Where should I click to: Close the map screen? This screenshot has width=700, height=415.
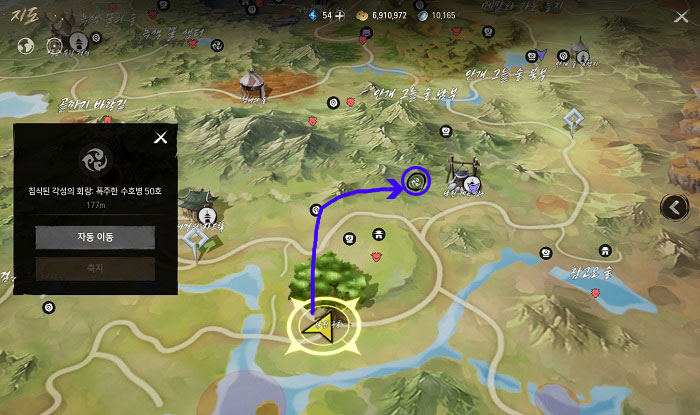pyautogui.click(x=682, y=16)
